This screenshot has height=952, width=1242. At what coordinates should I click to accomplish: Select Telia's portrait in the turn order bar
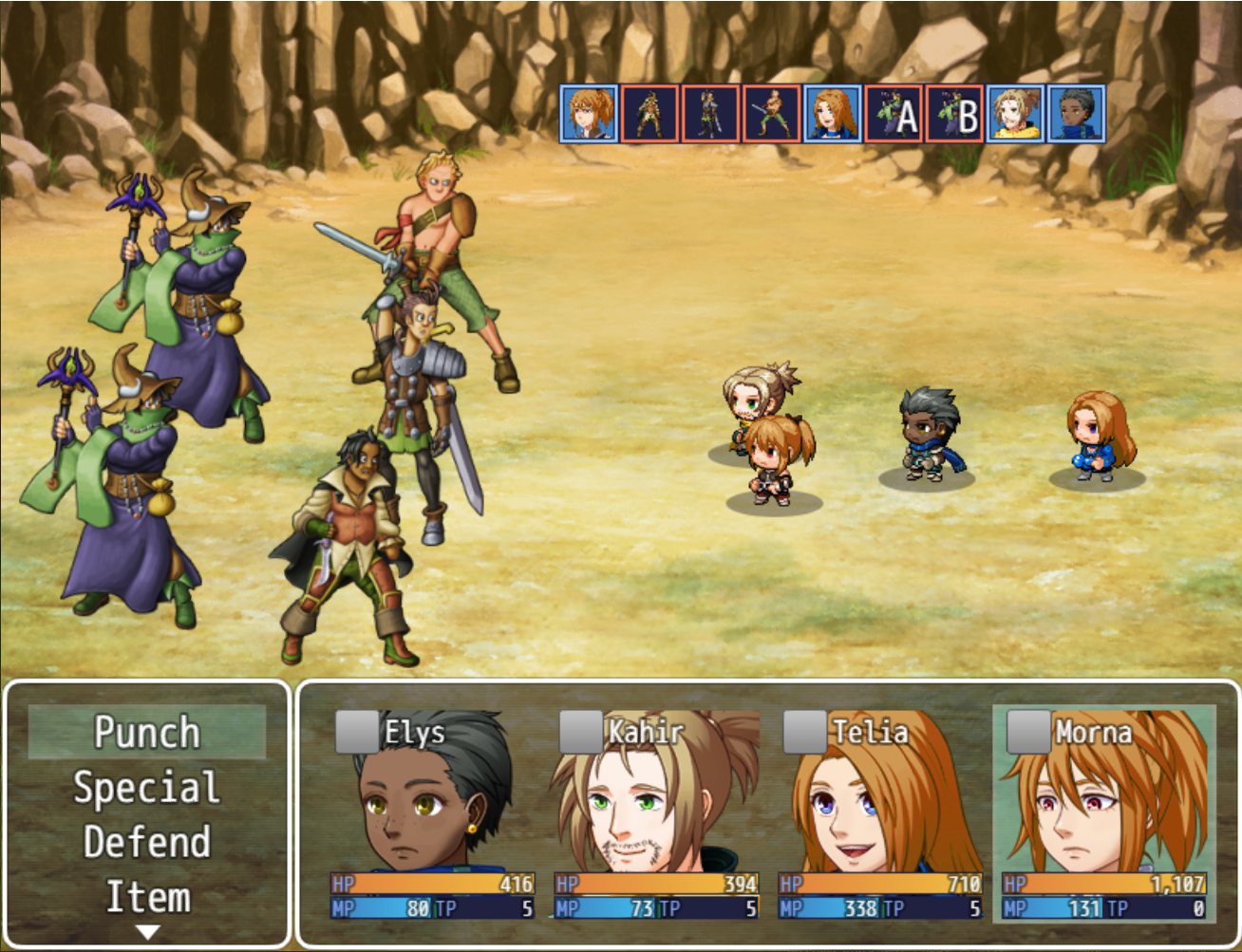[833, 114]
